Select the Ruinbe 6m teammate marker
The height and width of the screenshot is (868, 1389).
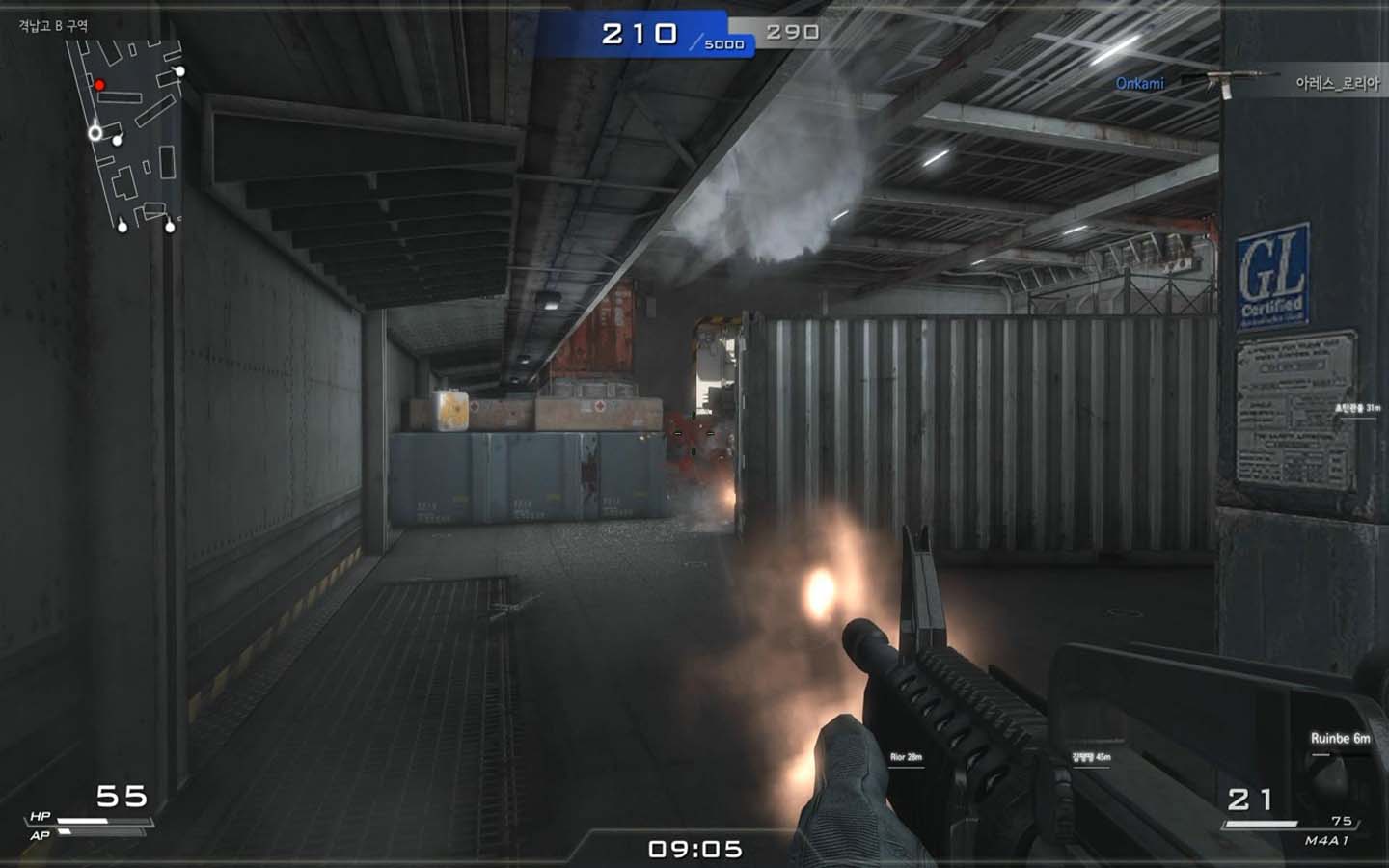(x=1340, y=739)
